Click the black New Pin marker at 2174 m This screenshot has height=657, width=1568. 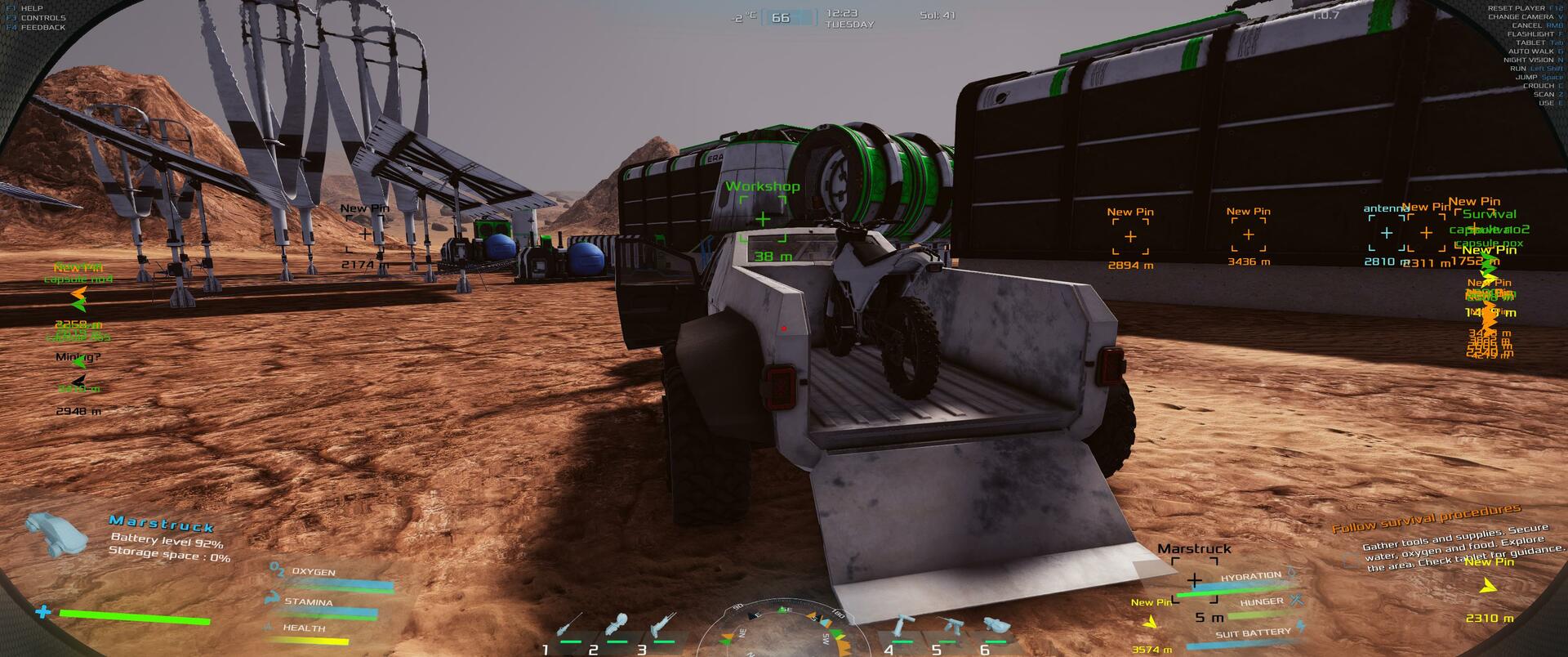tap(364, 235)
